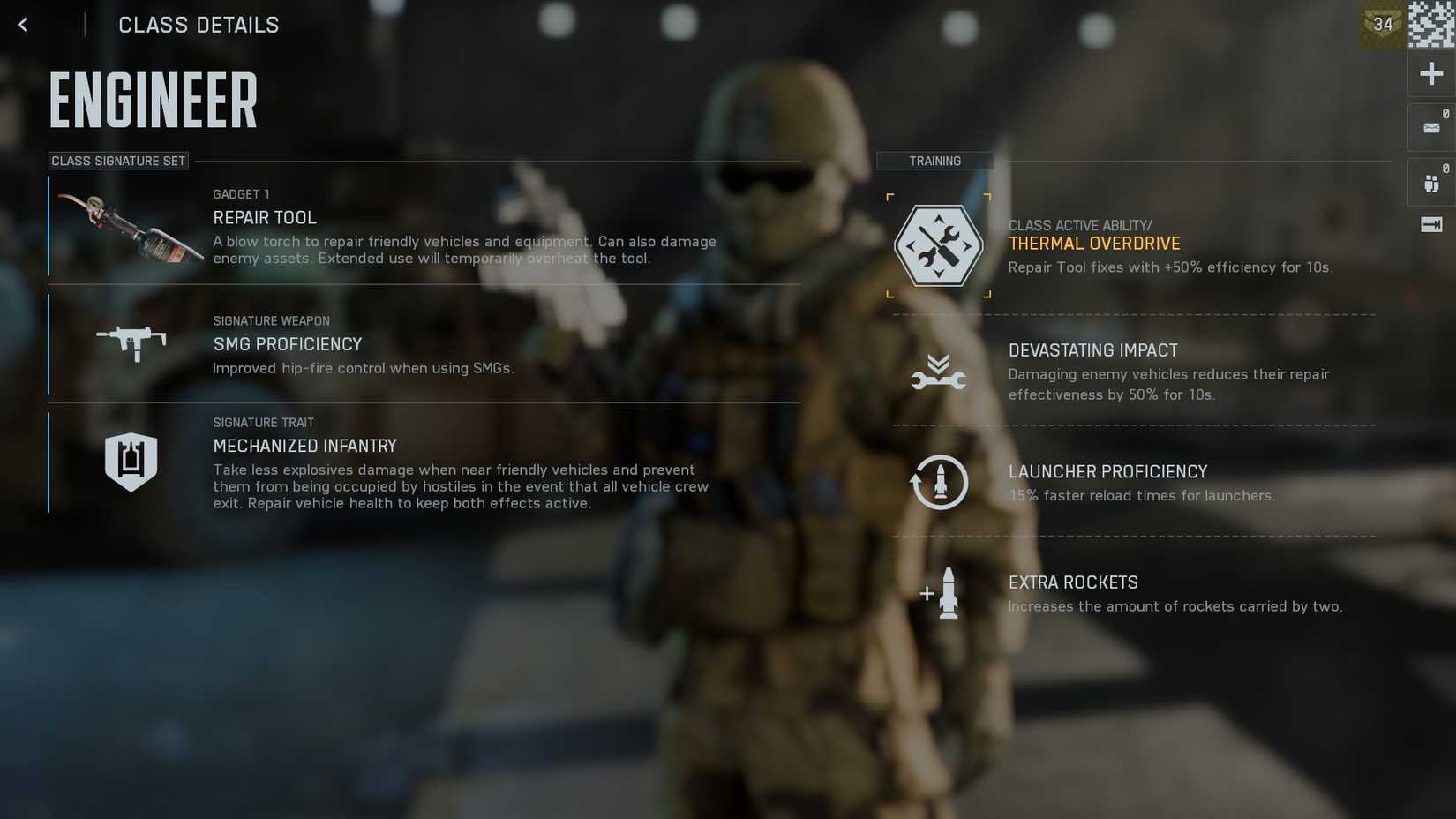This screenshot has width=1456, height=819.
Task: Click the Launcher Proficiency reload icon
Action: pyautogui.click(x=940, y=483)
